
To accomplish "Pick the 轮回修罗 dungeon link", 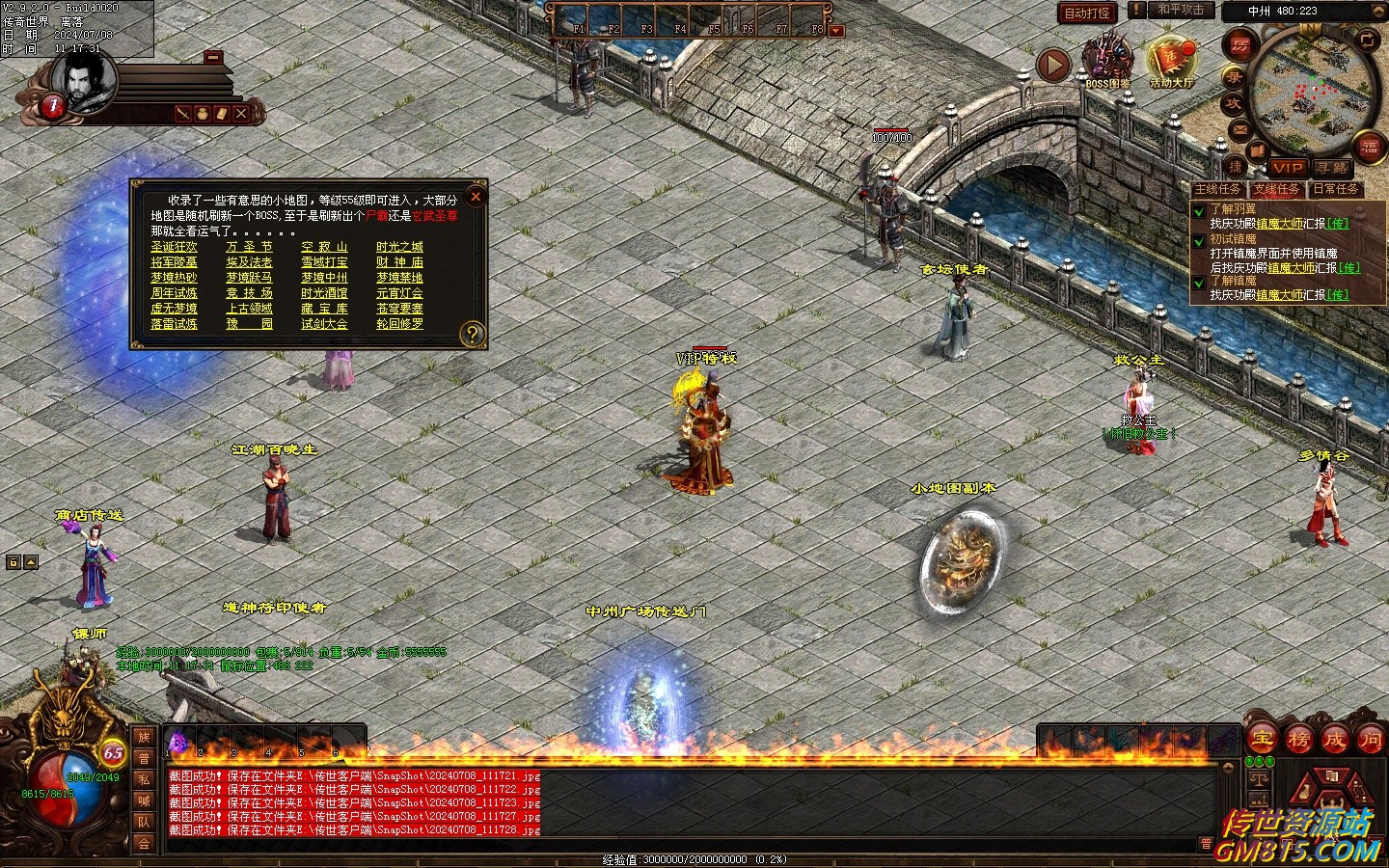I will (x=399, y=324).
